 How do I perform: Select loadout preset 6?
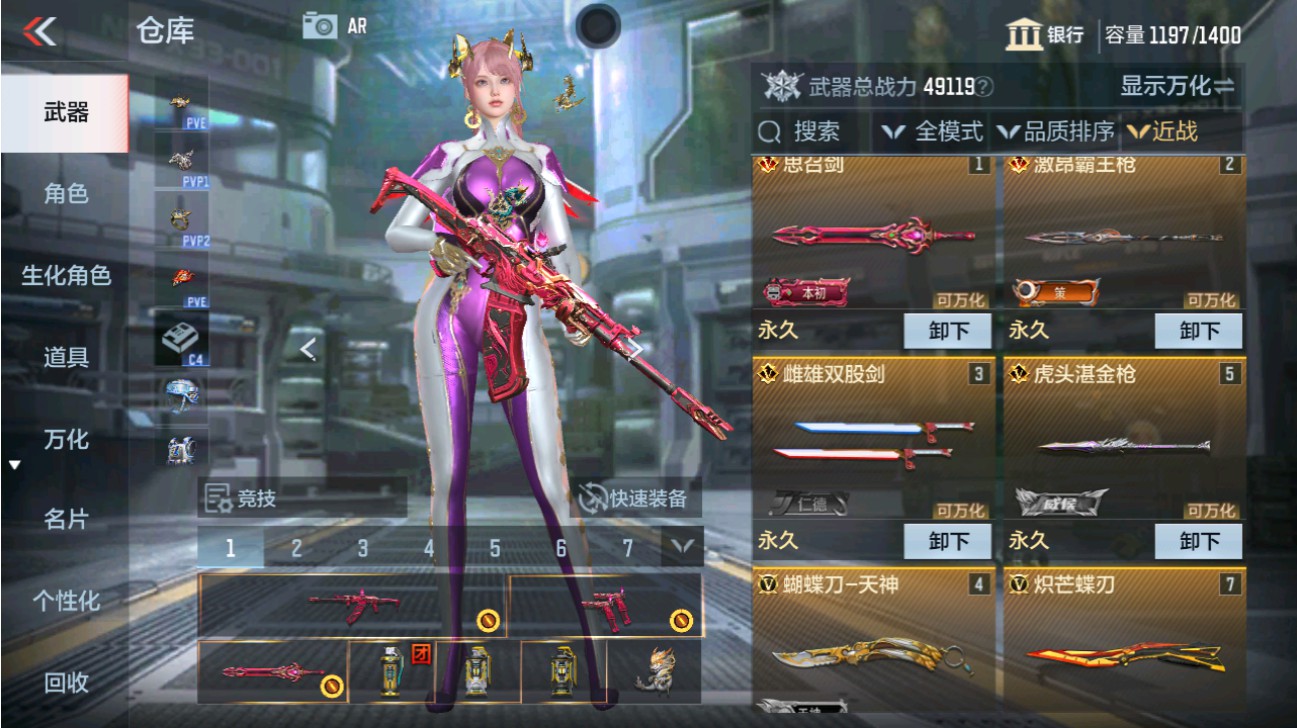coord(560,546)
